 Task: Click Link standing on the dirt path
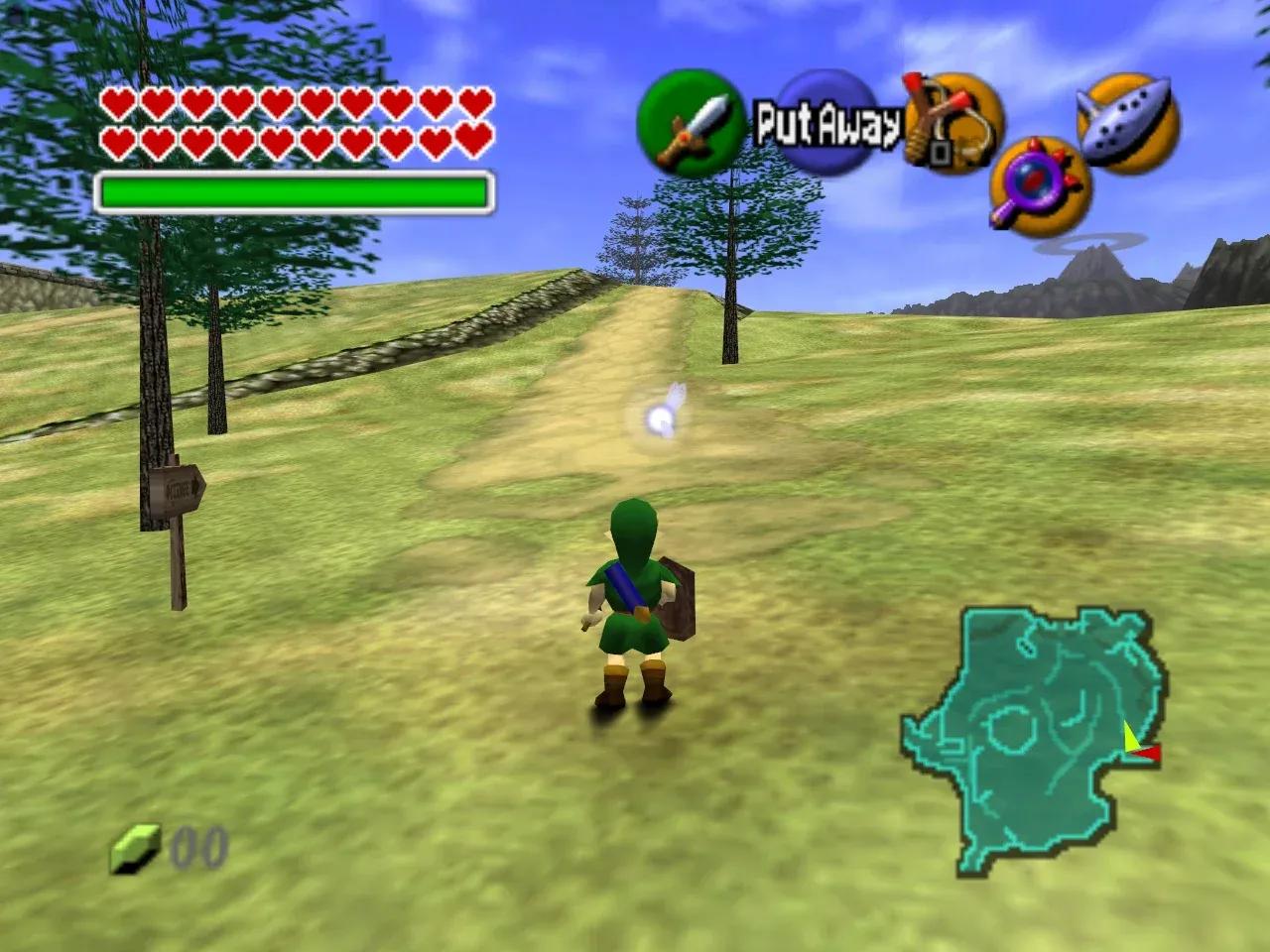pyautogui.click(x=635, y=595)
